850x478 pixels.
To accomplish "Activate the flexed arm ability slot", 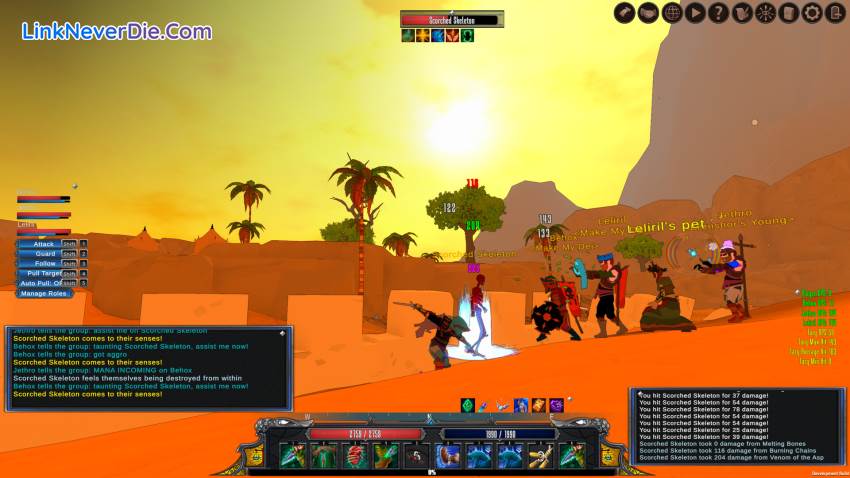I will pyautogui.click(x=449, y=456).
